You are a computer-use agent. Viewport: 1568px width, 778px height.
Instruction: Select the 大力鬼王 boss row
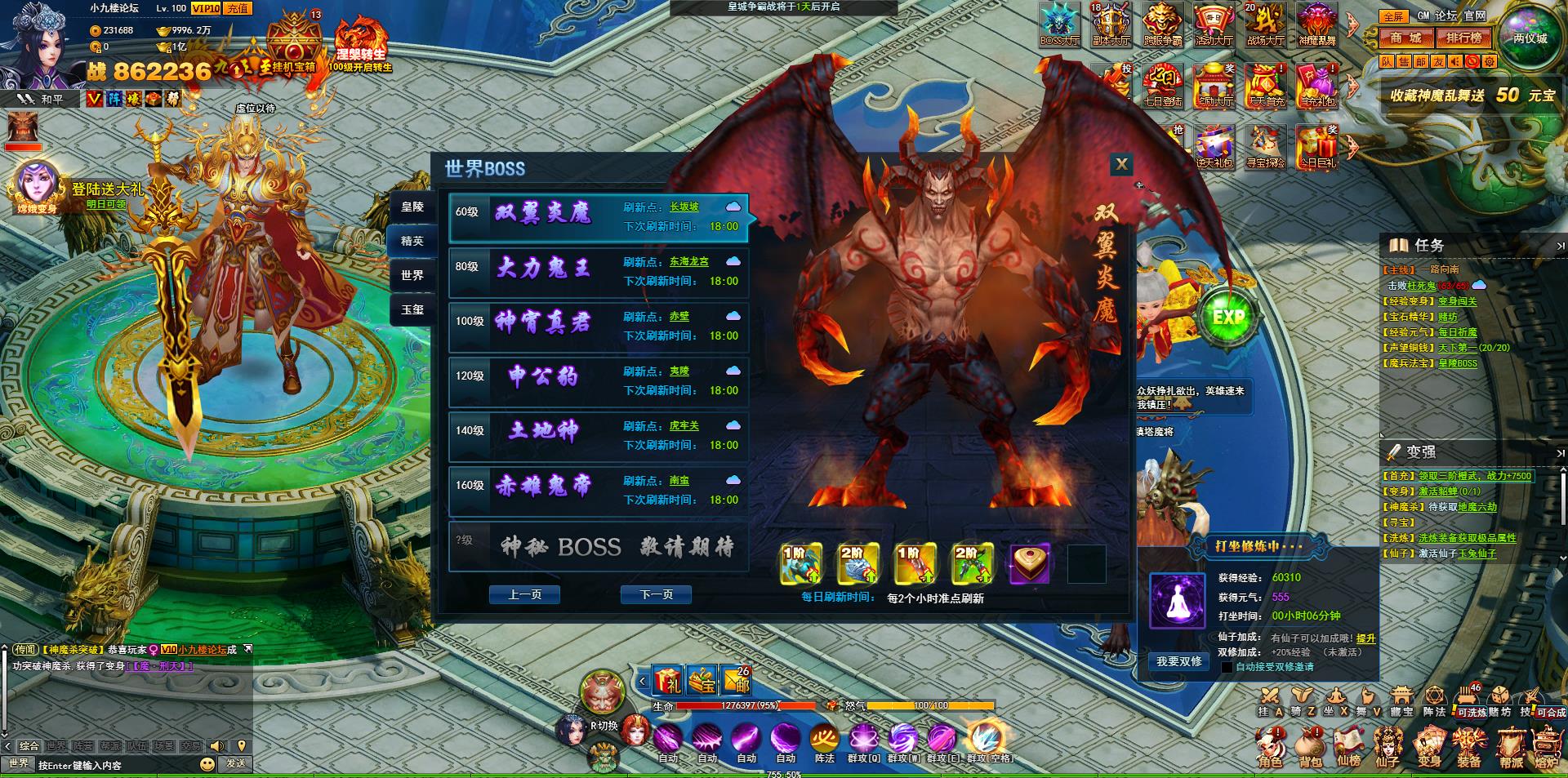click(598, 272)
